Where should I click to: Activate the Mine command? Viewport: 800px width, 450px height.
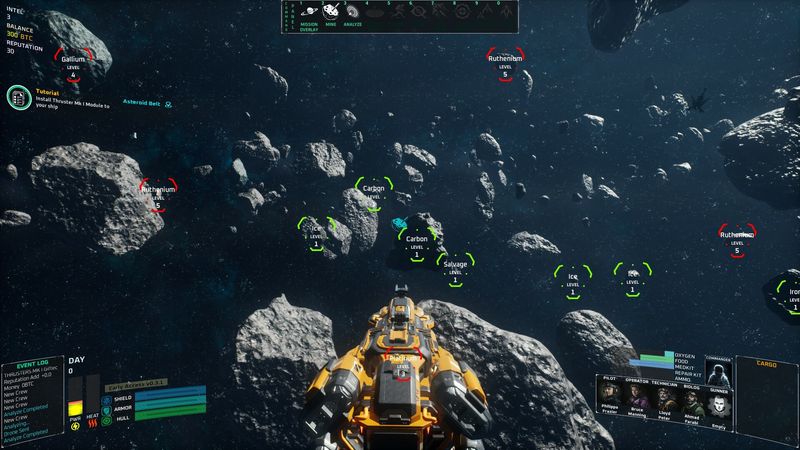[x=330, y=12]
